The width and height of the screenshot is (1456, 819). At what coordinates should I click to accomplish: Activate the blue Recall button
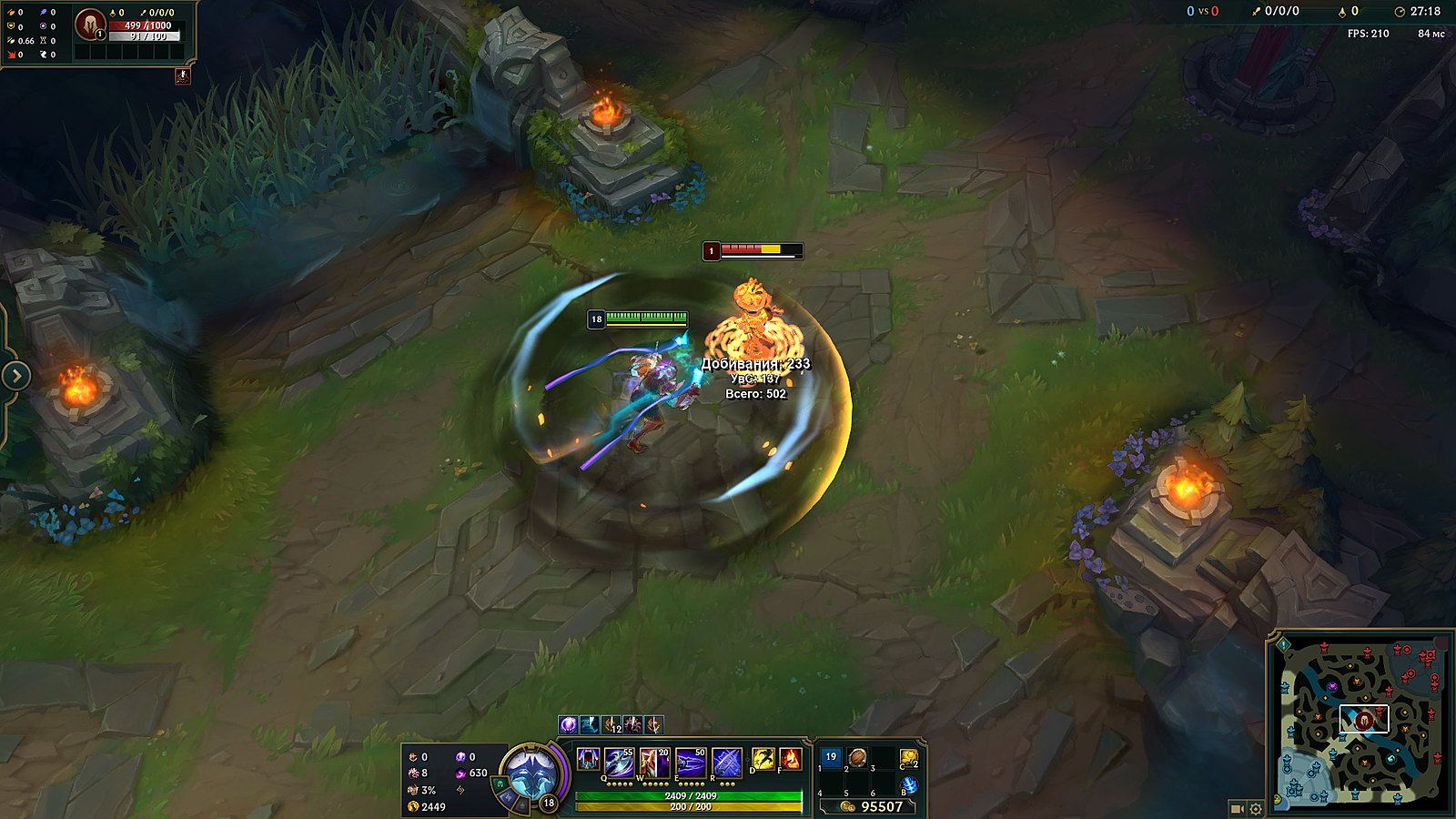[x=908, y=785]
